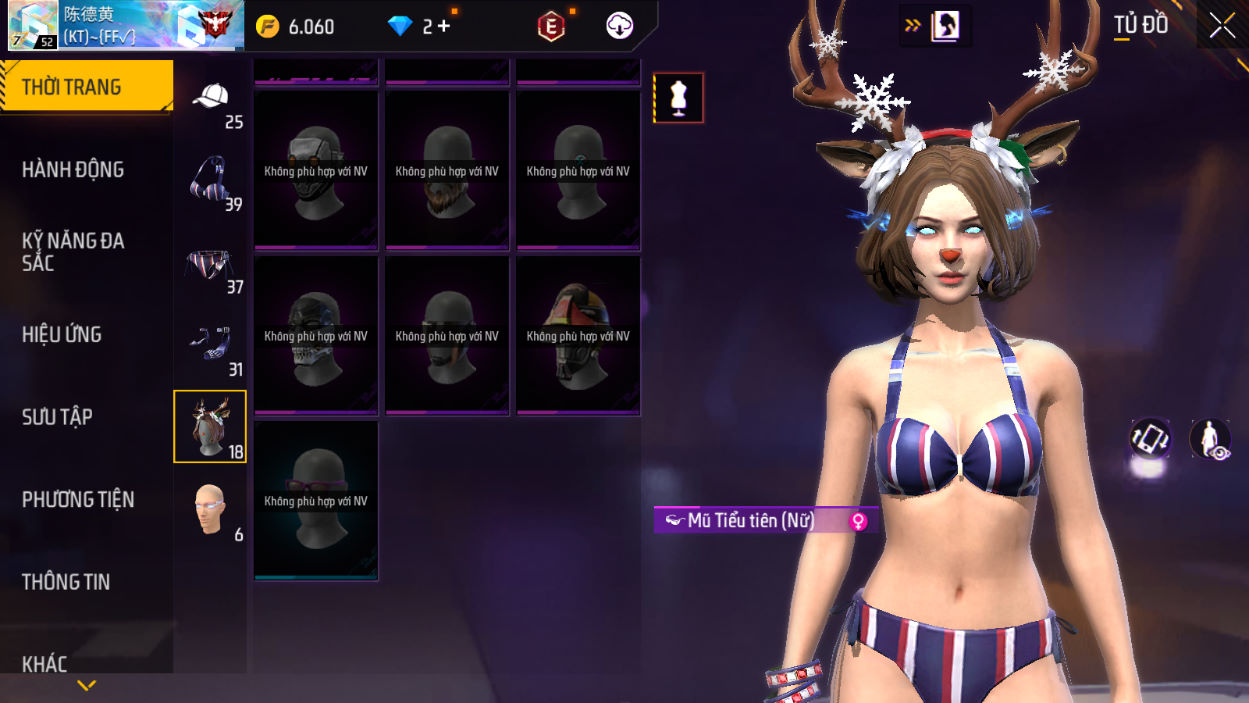1249x703 pixels.
Task: Toggle the character view eye icon
Action: tap(1210, 439)
